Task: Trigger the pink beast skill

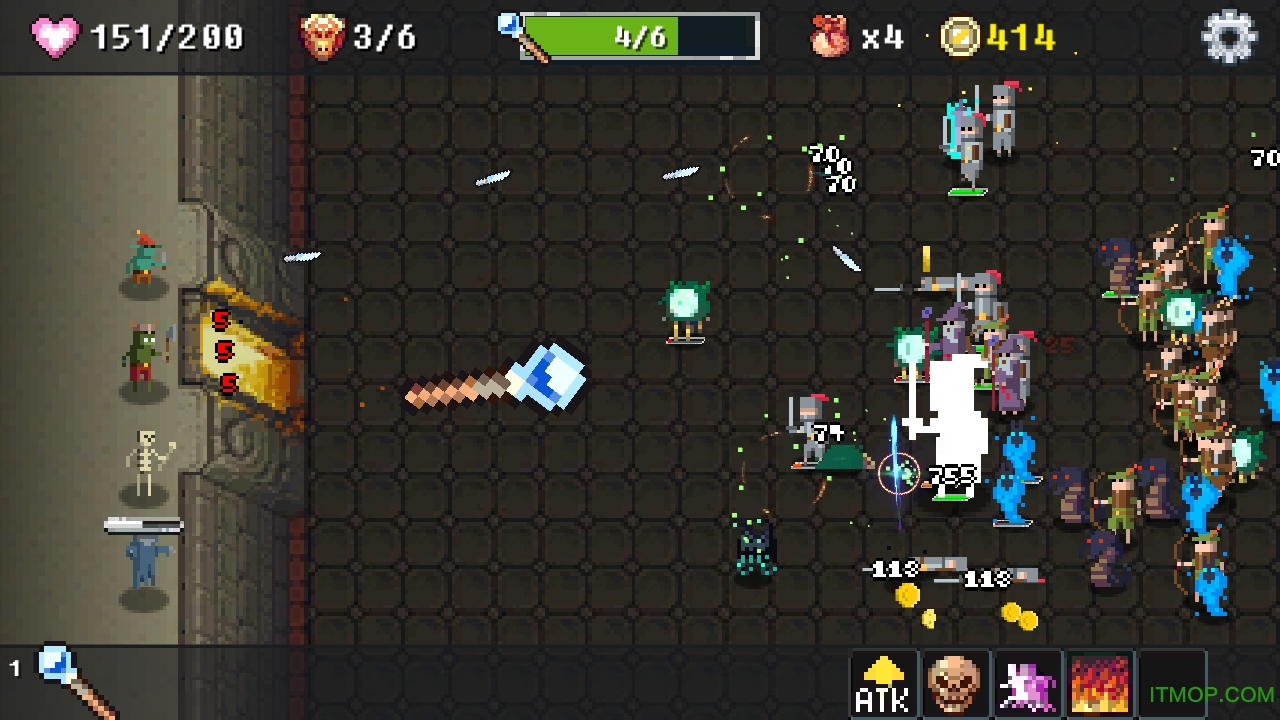Action: point(1027,684)
